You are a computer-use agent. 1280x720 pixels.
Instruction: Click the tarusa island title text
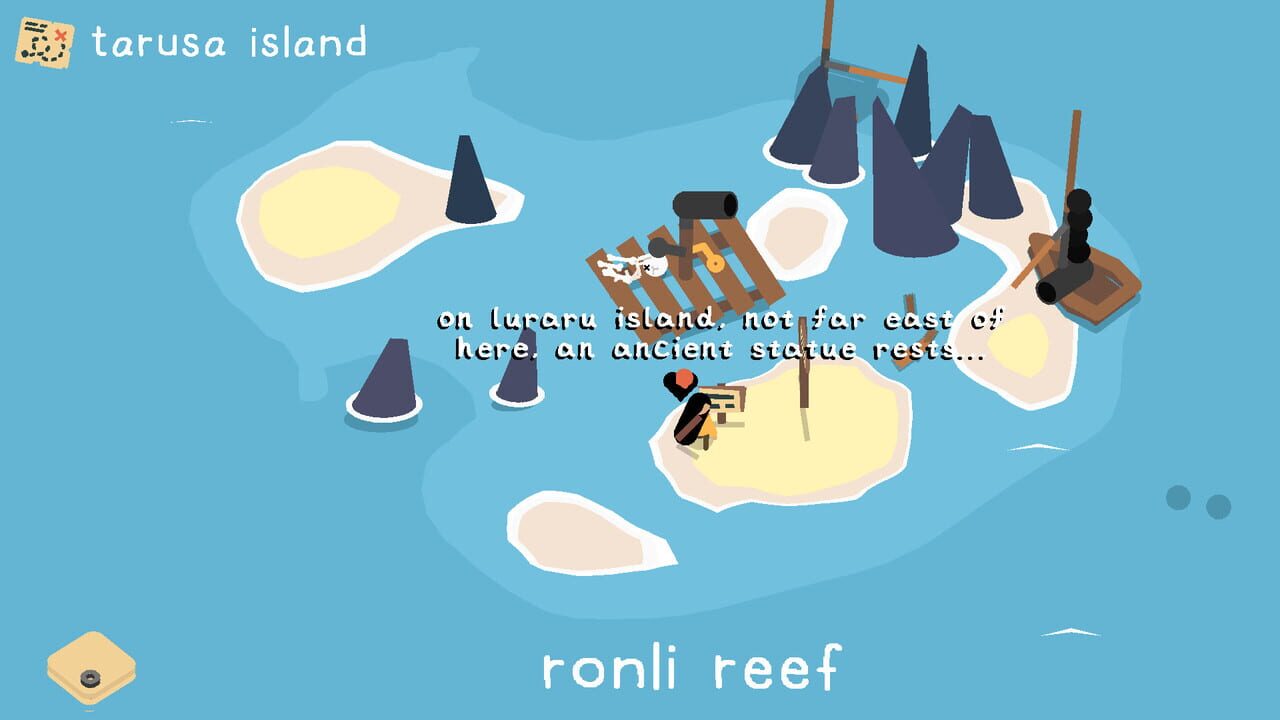pos(230,40)
